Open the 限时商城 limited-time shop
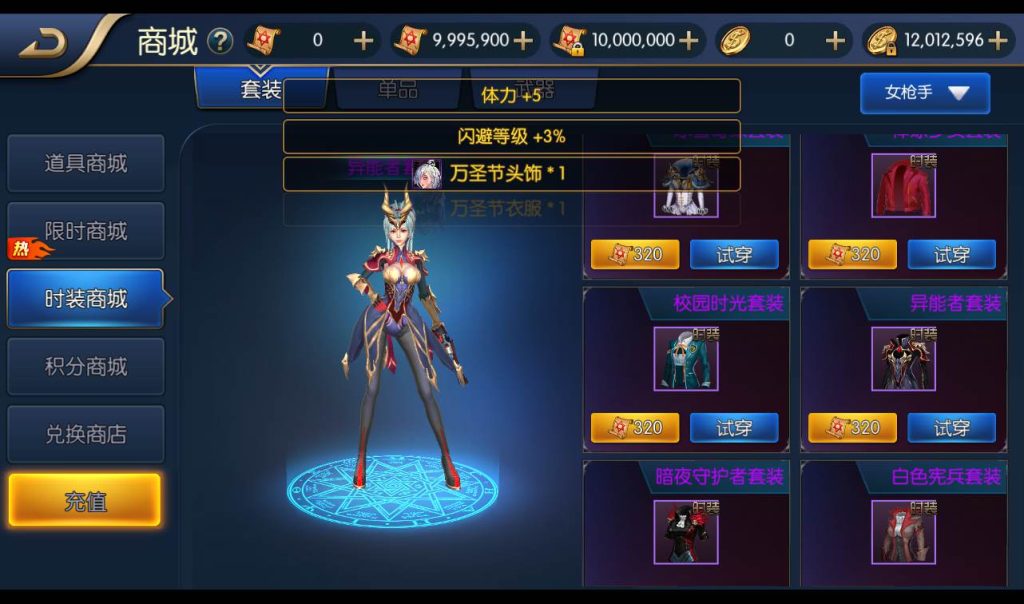The image size is (1024, 604). coord(85,231)
